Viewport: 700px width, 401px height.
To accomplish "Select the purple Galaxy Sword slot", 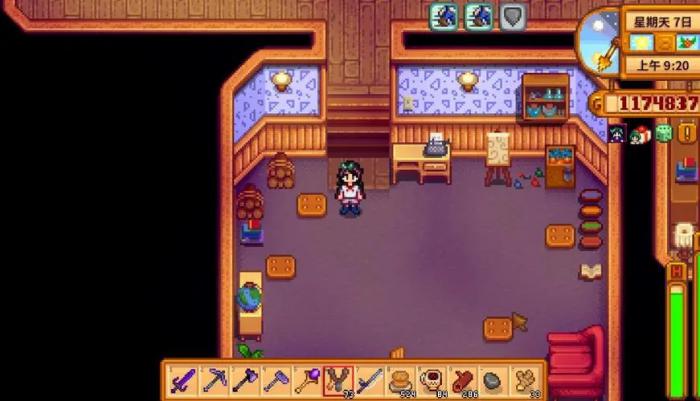I will click(x=183, y=381).
